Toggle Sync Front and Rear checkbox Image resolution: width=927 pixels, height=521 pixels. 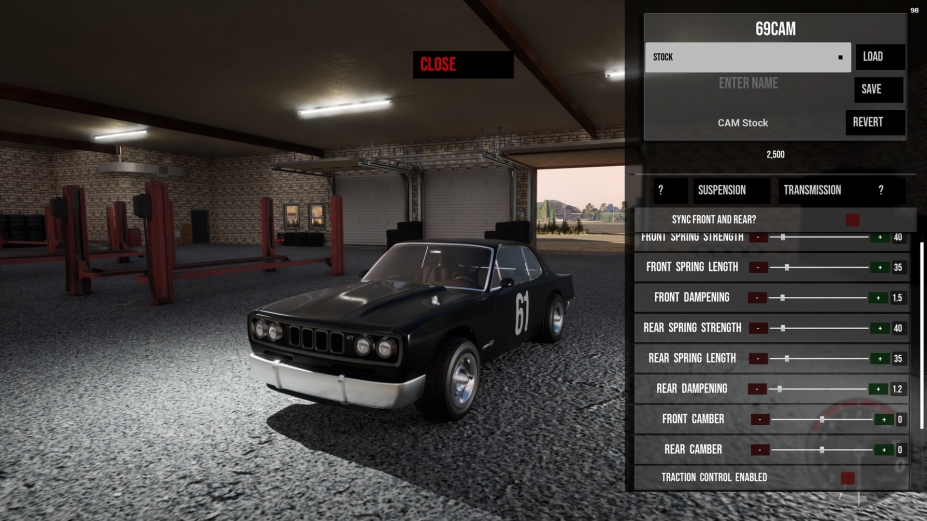(x=852, y=220)
